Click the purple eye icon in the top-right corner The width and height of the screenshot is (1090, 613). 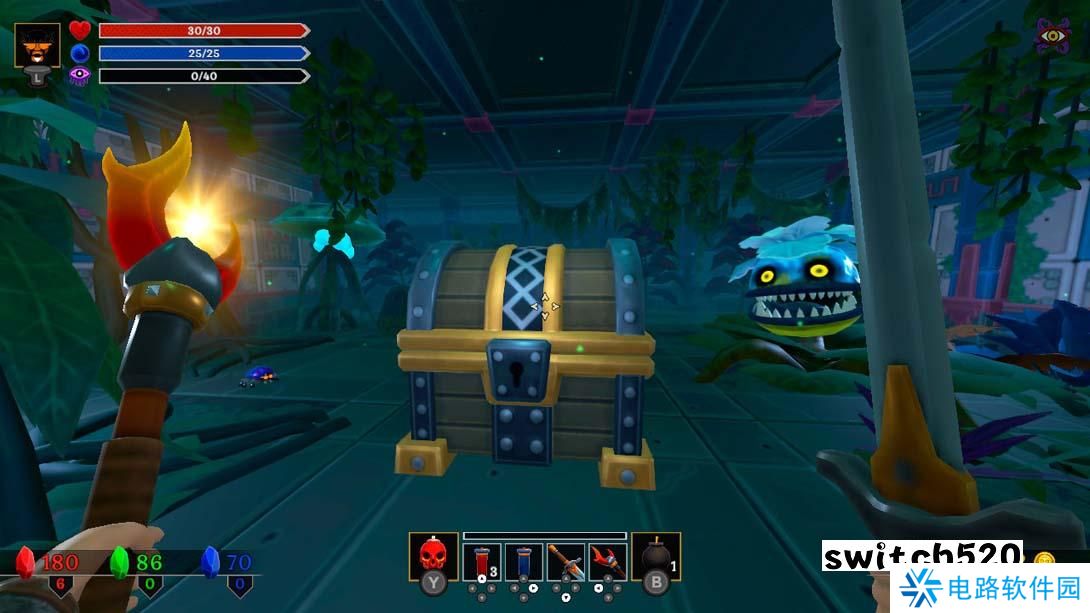pos(1052,37)
